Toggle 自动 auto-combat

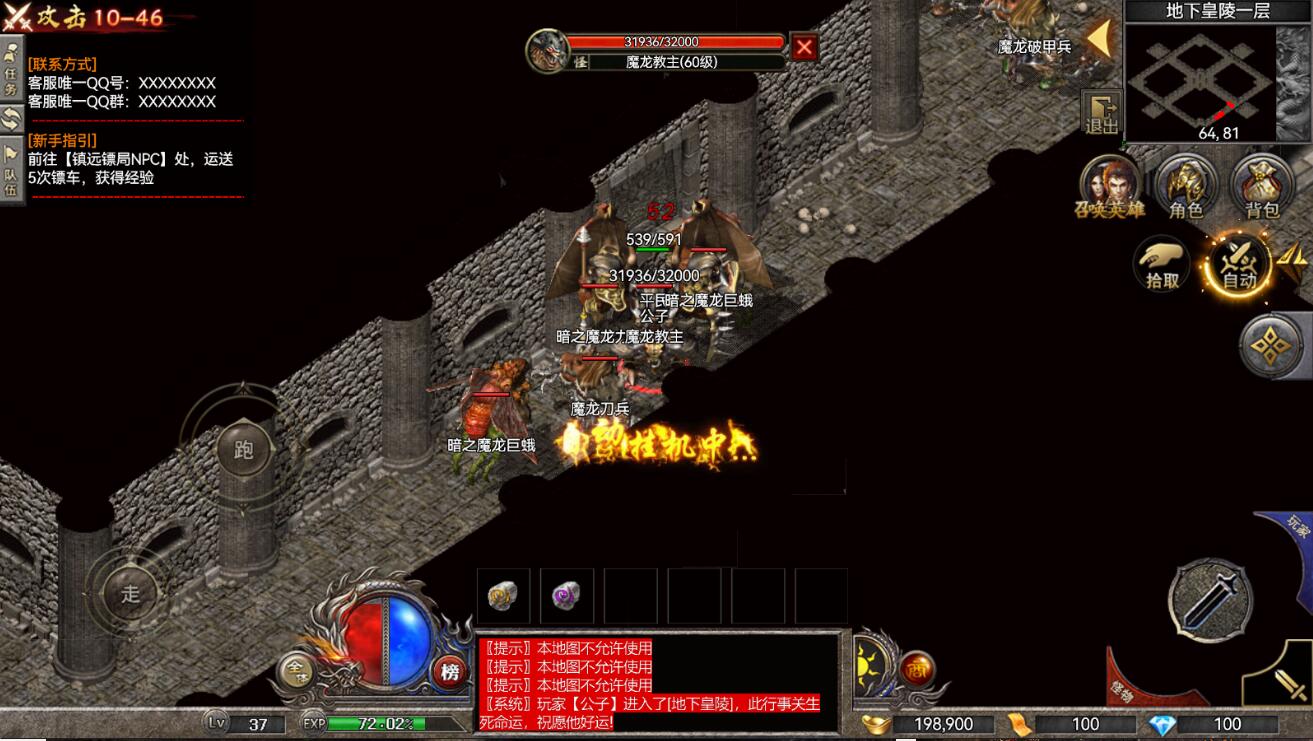(x=1239, y=264)
